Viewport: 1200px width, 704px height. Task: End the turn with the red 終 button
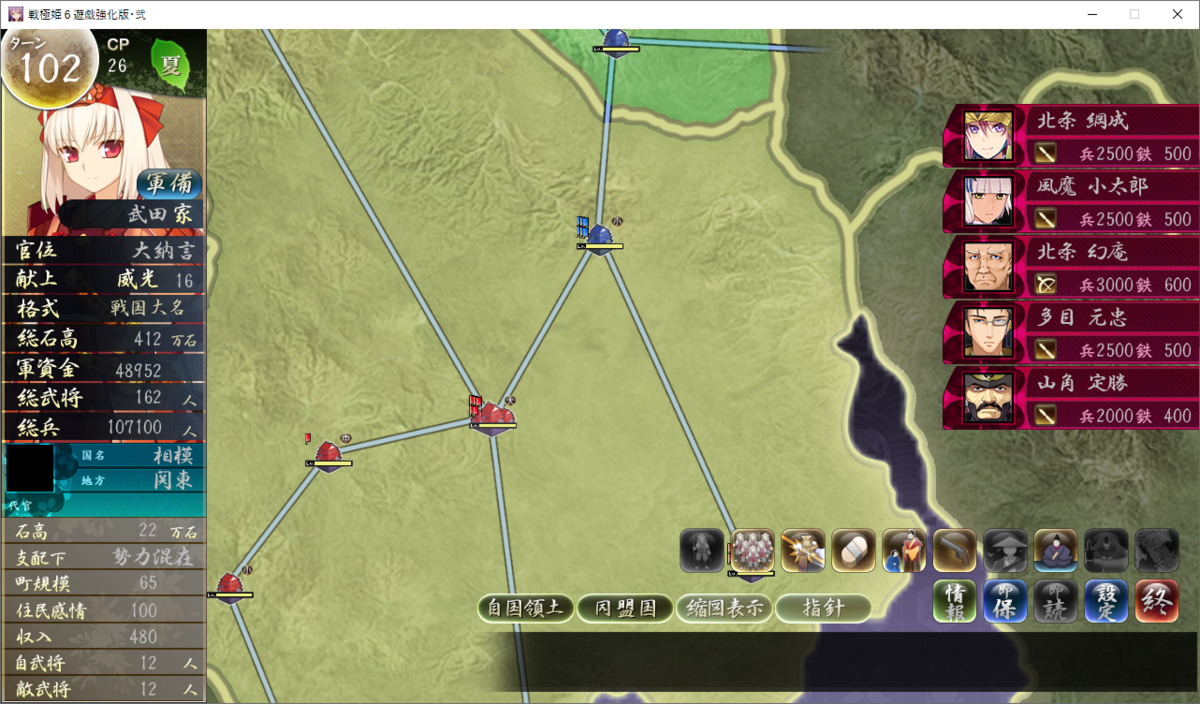(x=1157, y=602)
